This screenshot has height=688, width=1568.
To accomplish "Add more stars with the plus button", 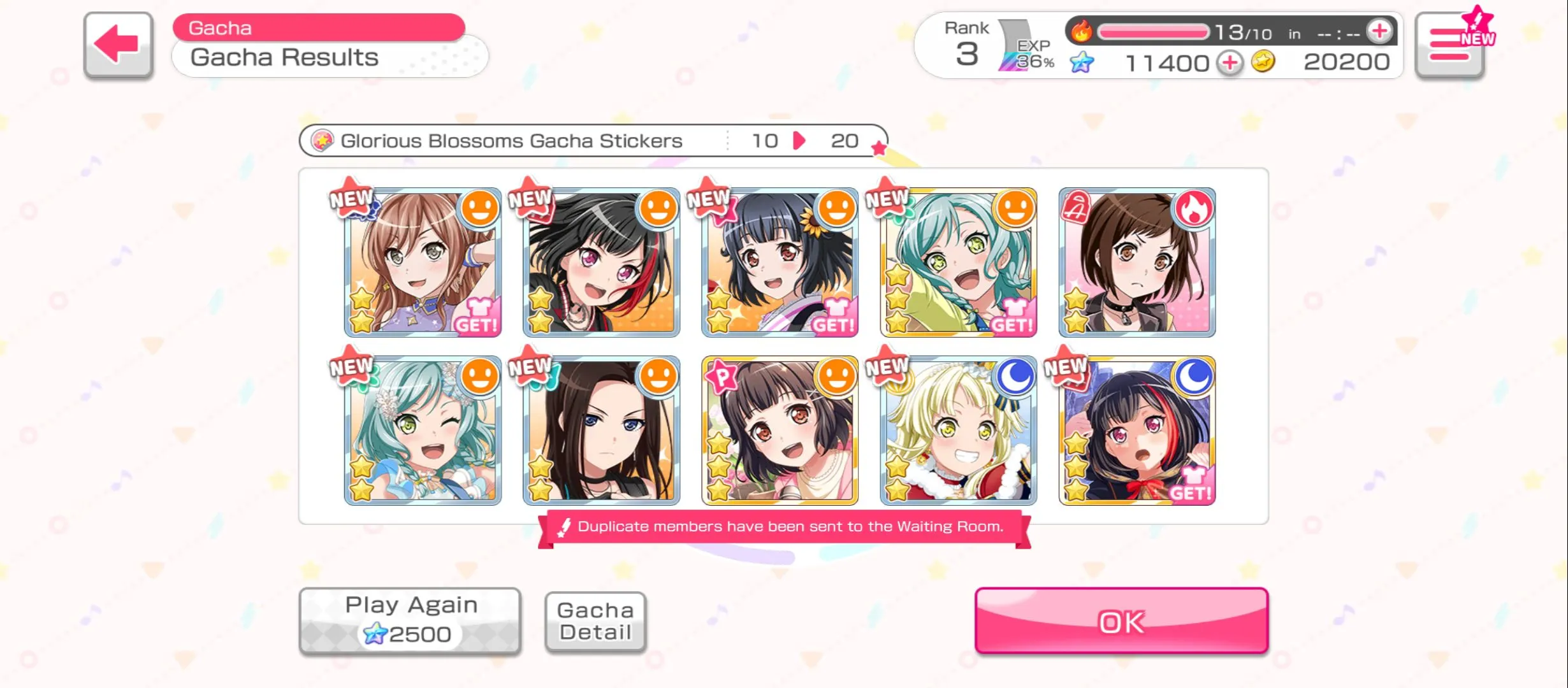I will [1230, 63].
